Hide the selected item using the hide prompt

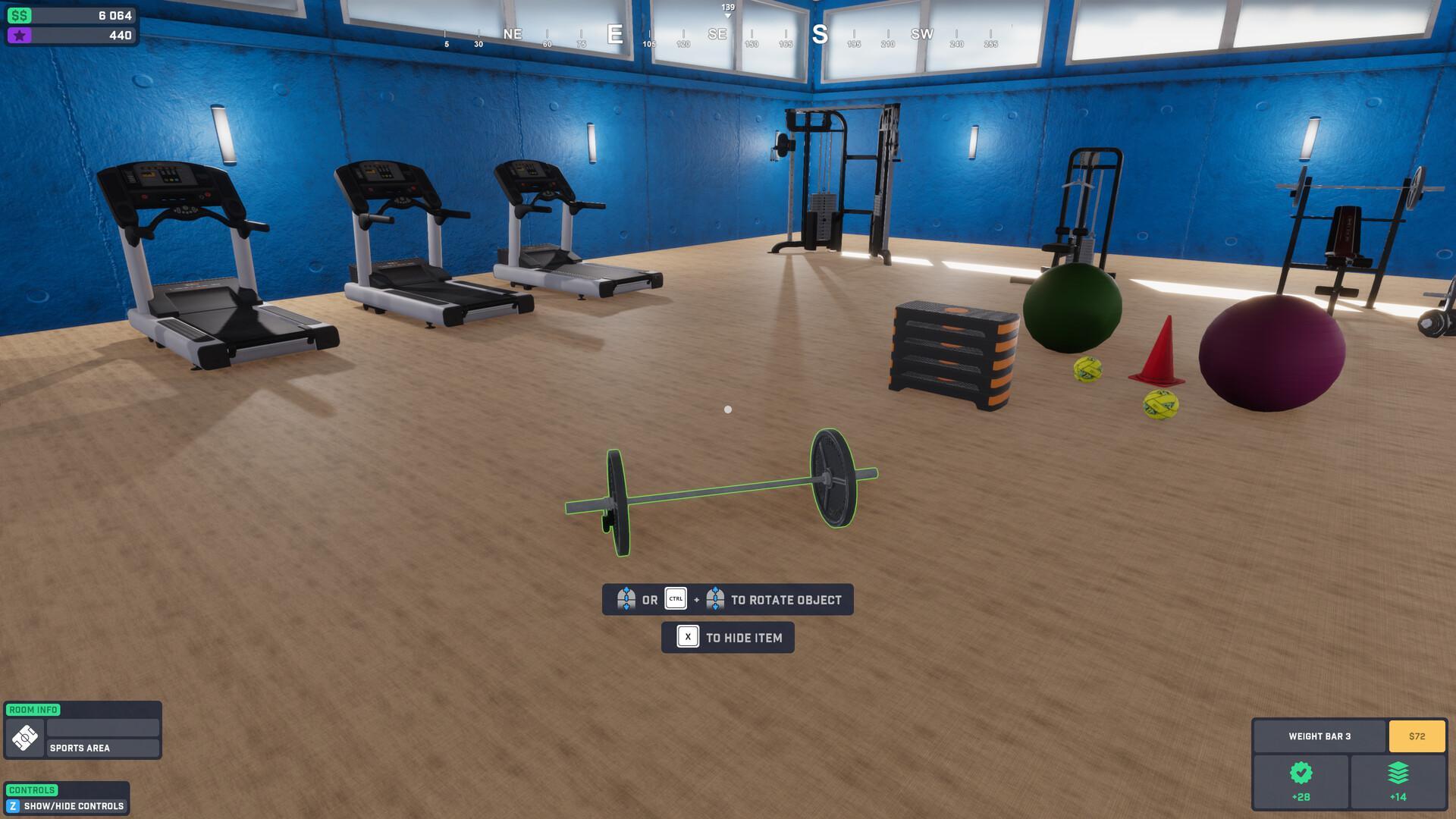[727, 637]
